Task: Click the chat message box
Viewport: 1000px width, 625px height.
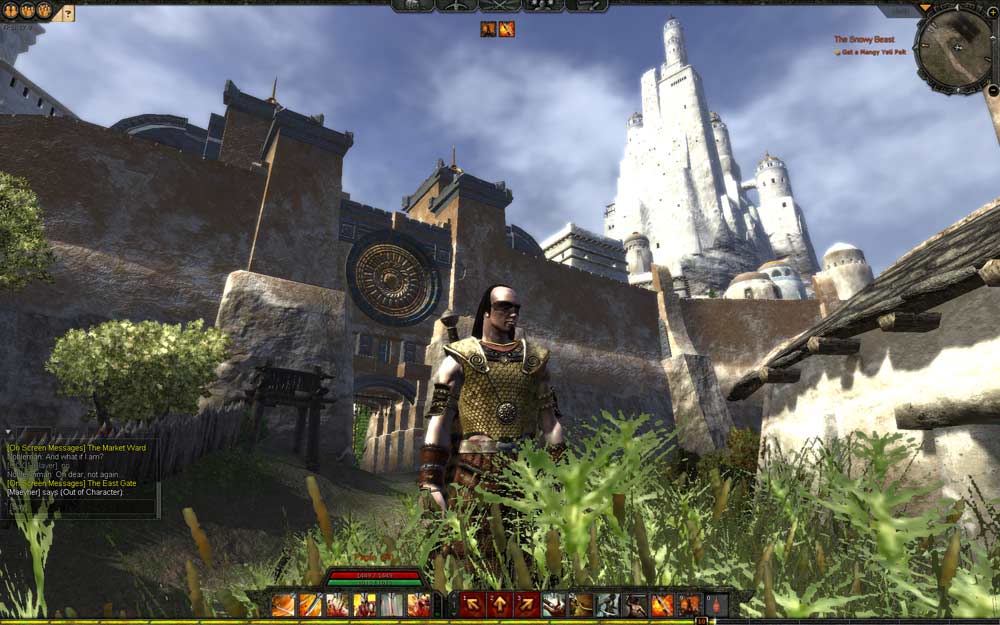Action: (x=82, y=507)
